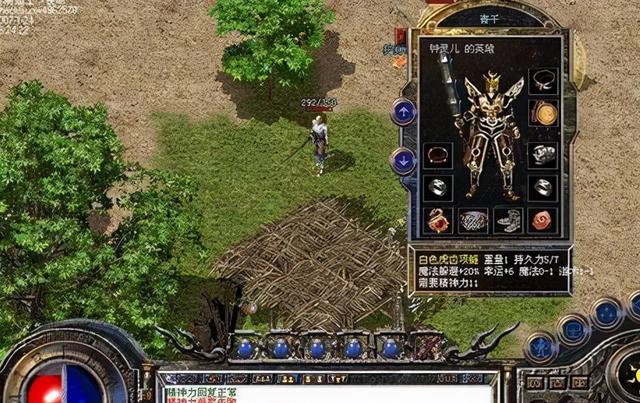Select the silver ring below the red bracelet

coord(438,187)
